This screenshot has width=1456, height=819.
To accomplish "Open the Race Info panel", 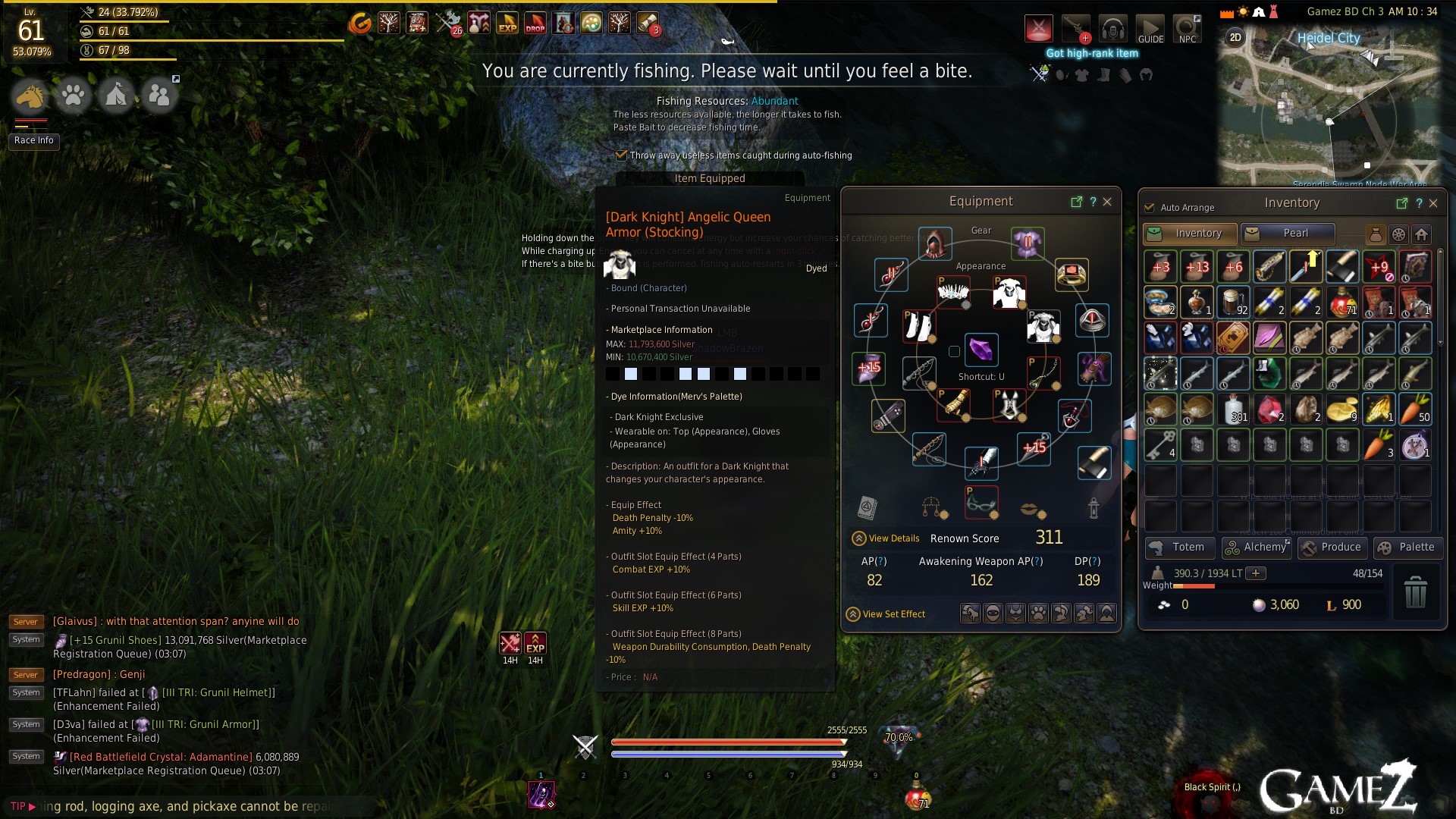I will (34, 140).
